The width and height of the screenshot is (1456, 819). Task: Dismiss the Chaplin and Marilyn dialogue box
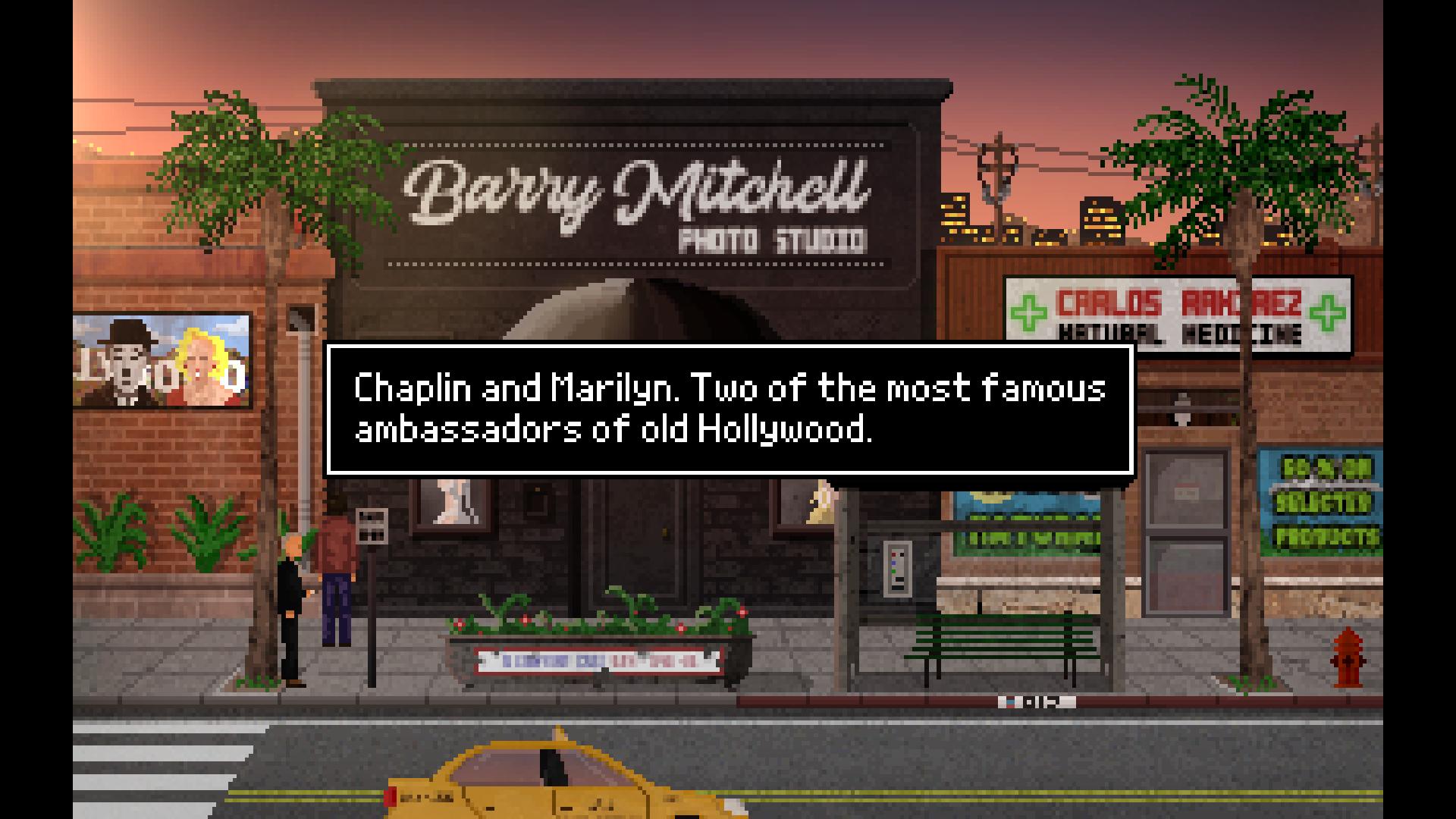pos(729,409)
